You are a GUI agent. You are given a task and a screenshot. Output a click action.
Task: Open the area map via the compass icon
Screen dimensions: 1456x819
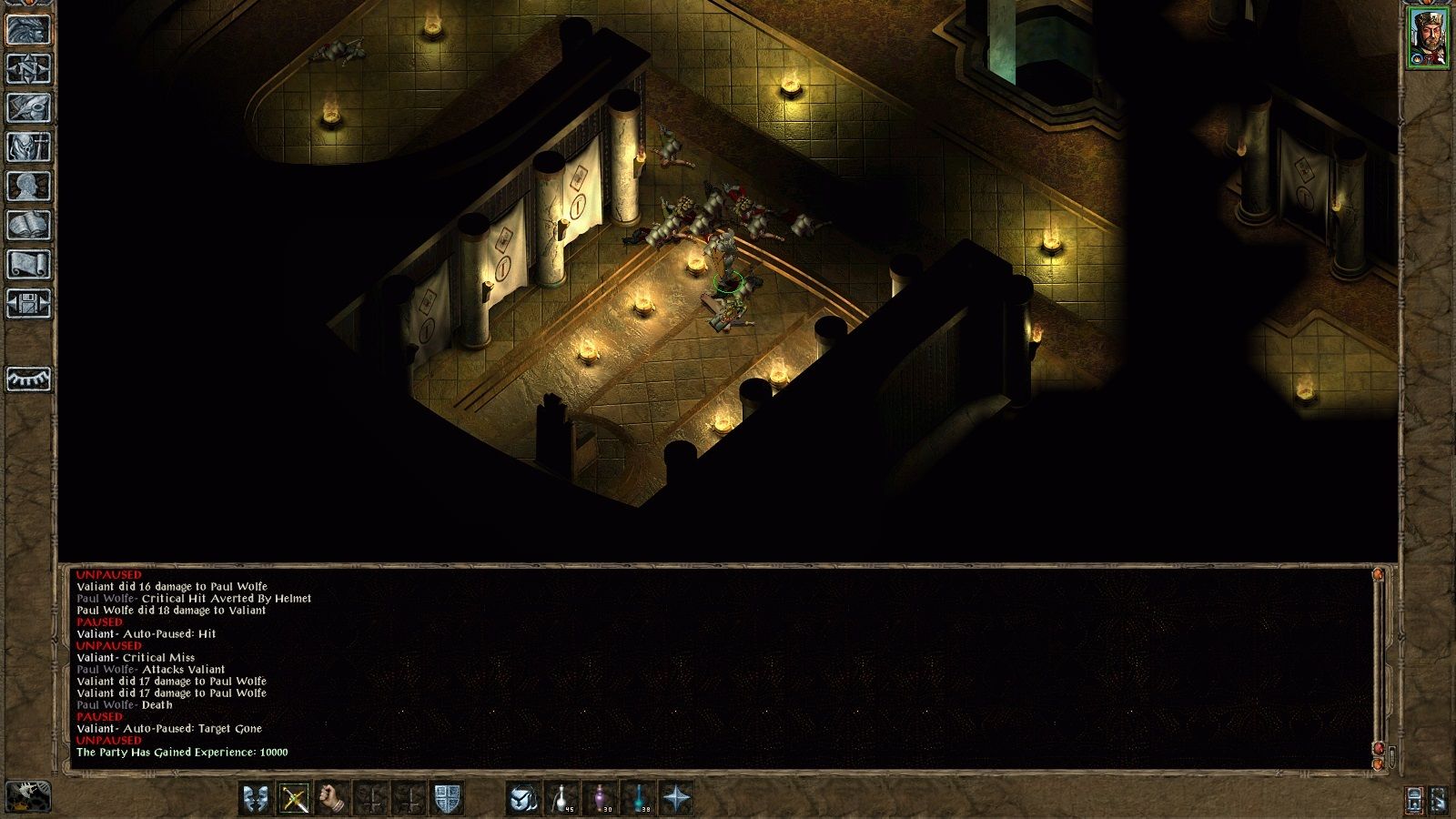[27, 70]
